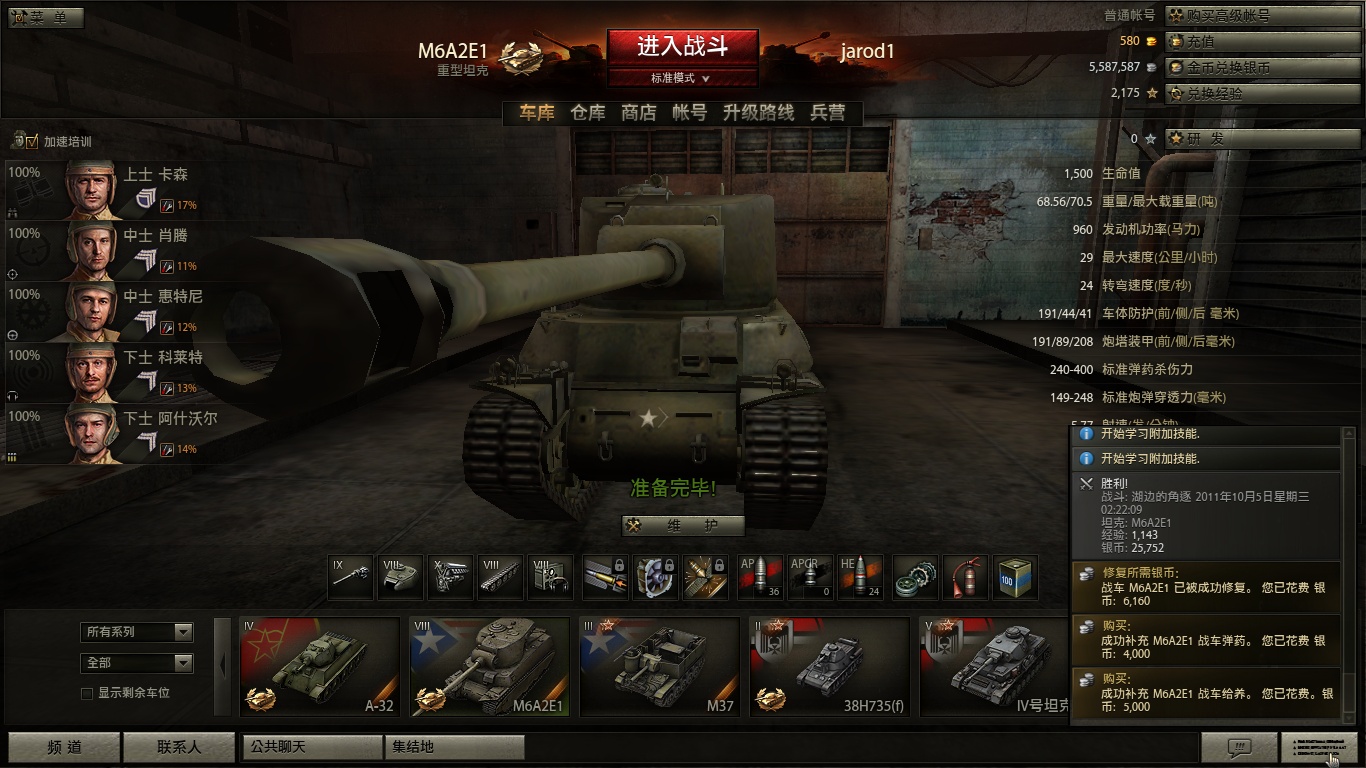Open the 菜单 menu

coord(46,17)
